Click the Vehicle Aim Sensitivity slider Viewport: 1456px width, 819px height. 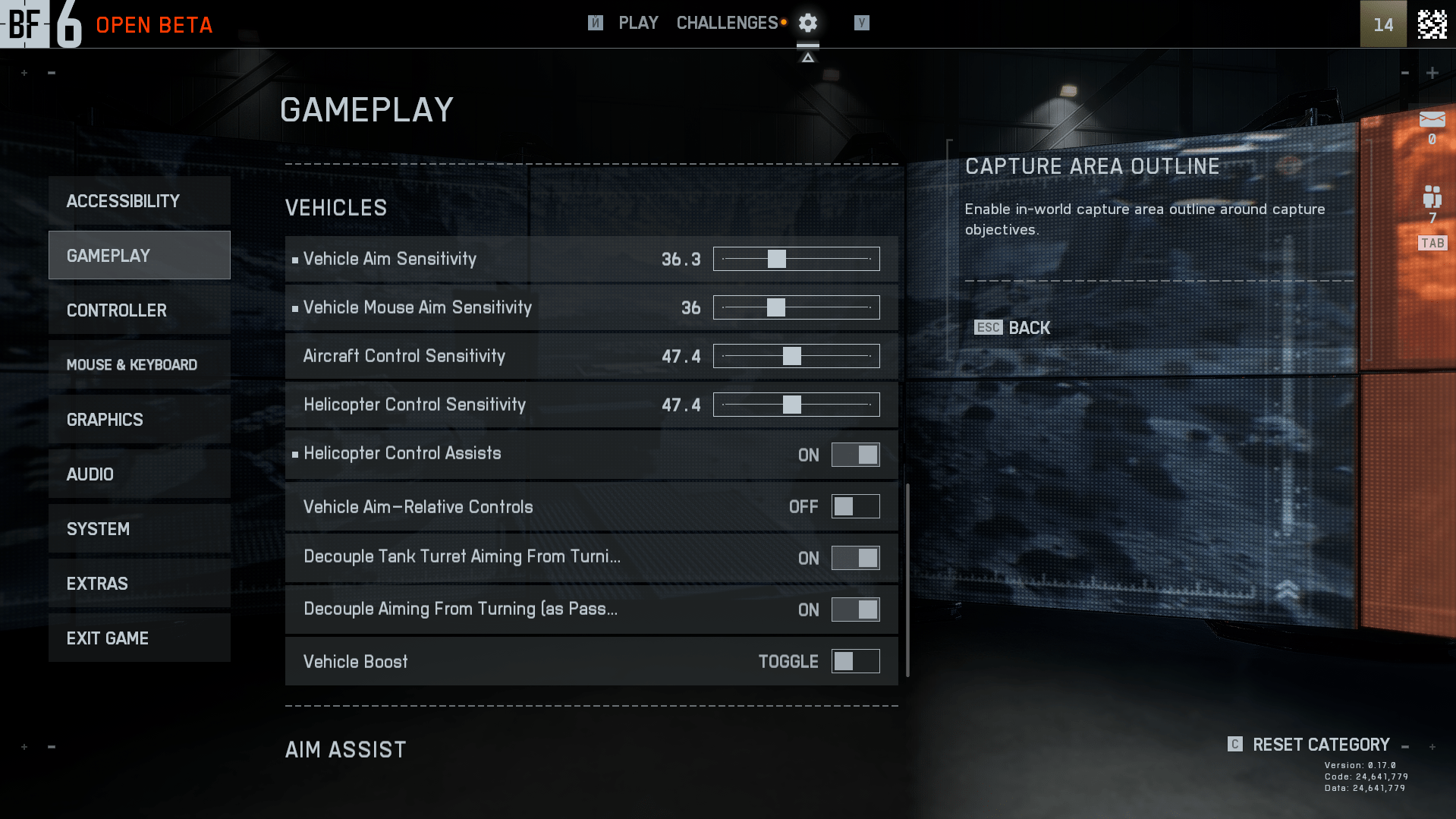point(796,259)
